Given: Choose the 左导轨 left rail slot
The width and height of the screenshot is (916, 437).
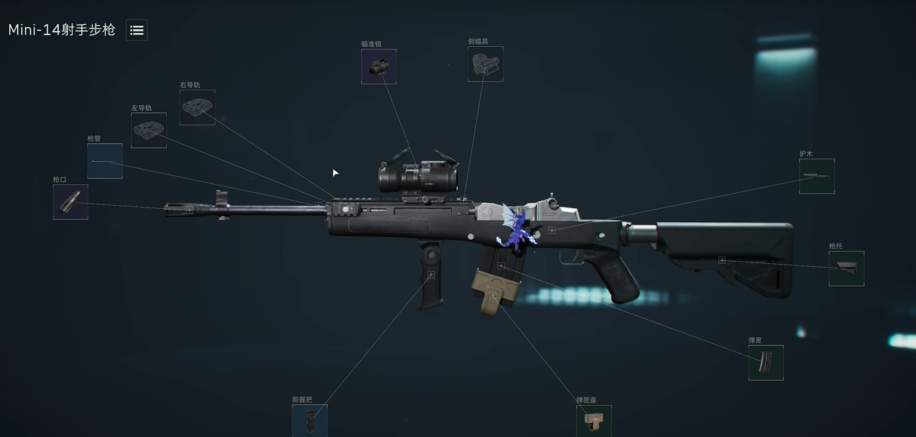Looking at the screenshot, I should tap(149, 130).
